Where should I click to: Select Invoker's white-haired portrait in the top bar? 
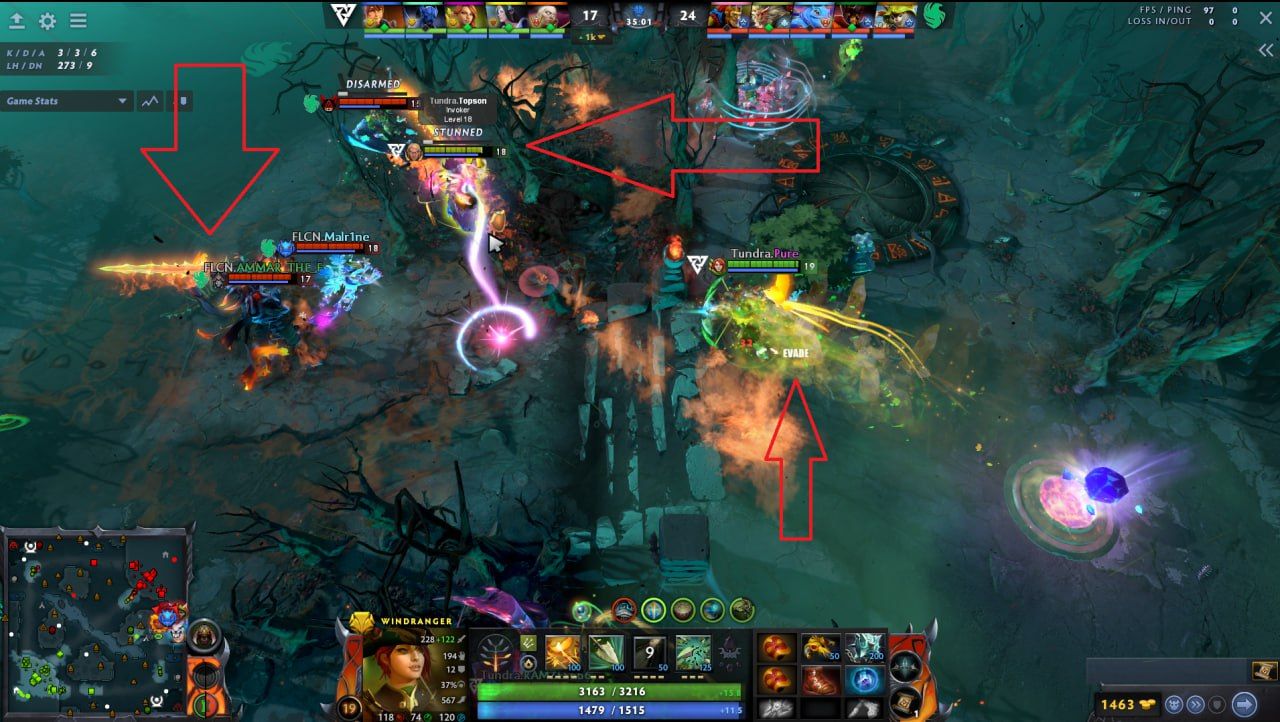tap(541, 17)
